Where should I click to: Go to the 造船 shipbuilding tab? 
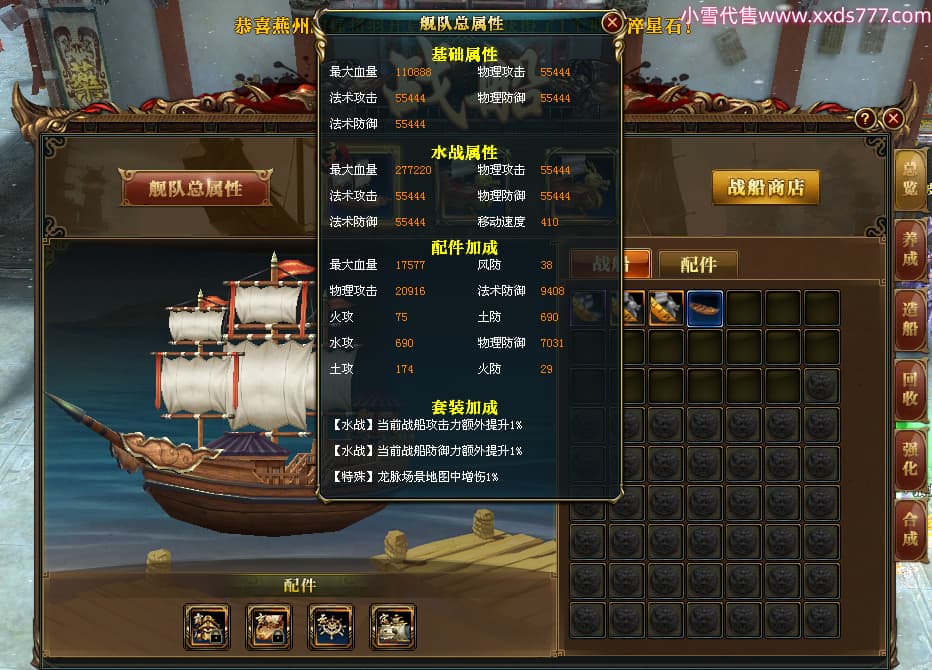[909, 320]
